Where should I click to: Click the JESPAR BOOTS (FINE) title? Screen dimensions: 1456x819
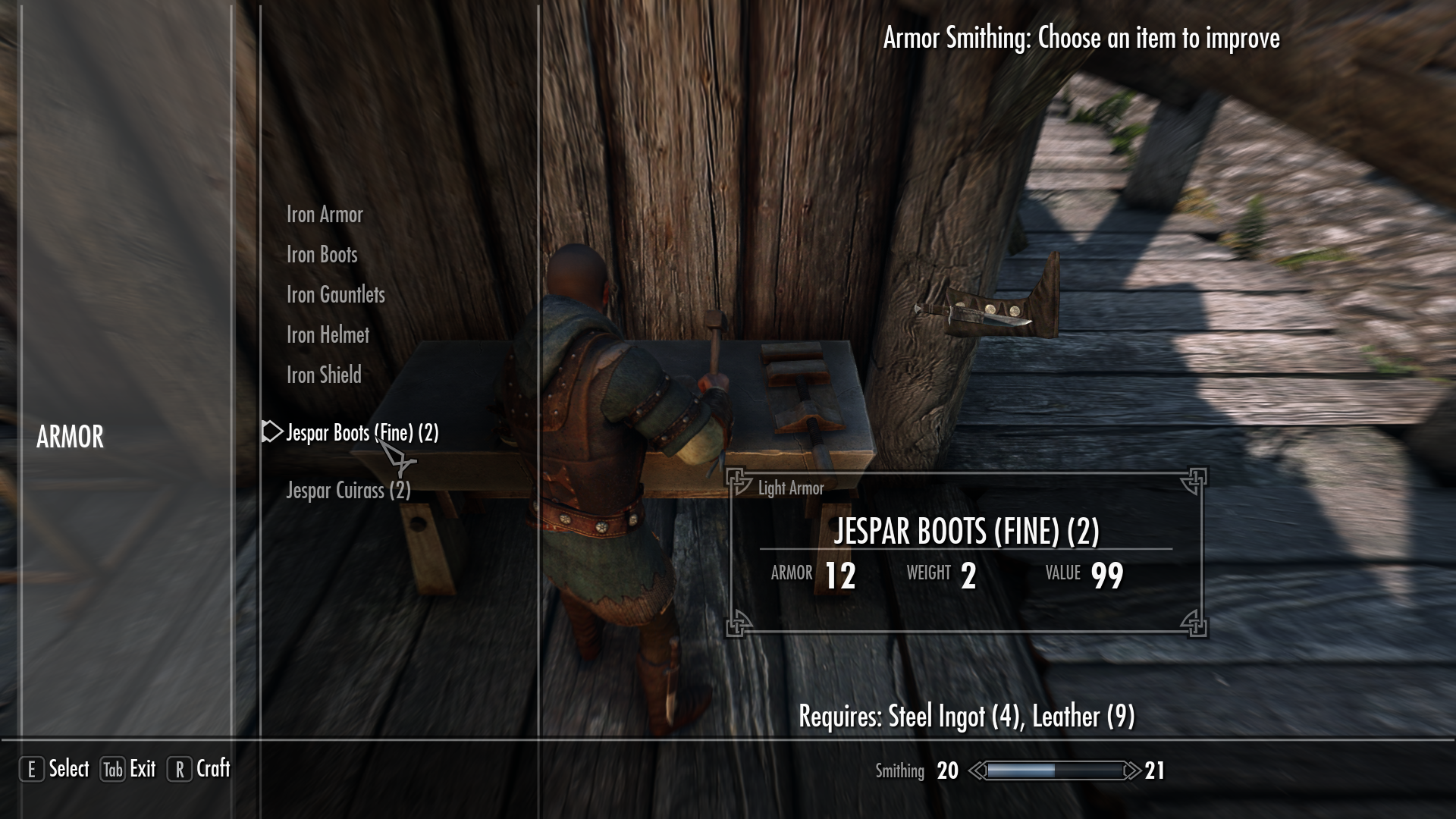967,533
